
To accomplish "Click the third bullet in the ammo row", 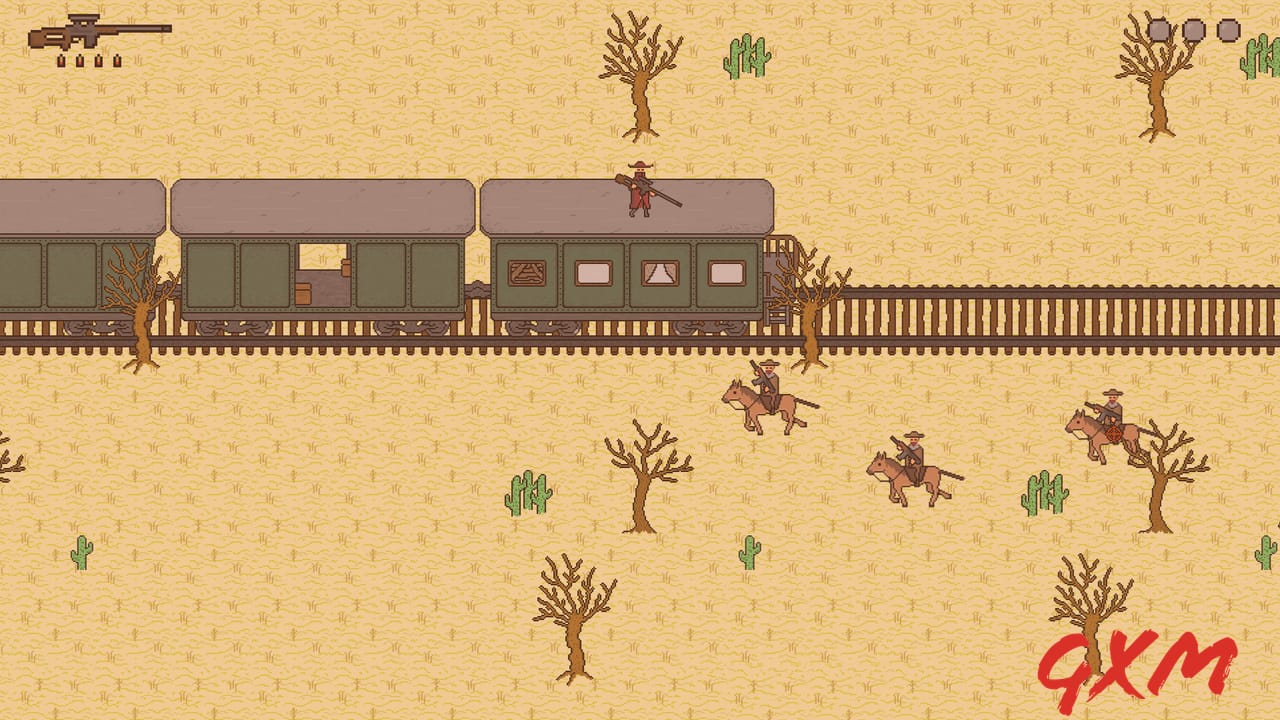I will click(x=98, y=61).
